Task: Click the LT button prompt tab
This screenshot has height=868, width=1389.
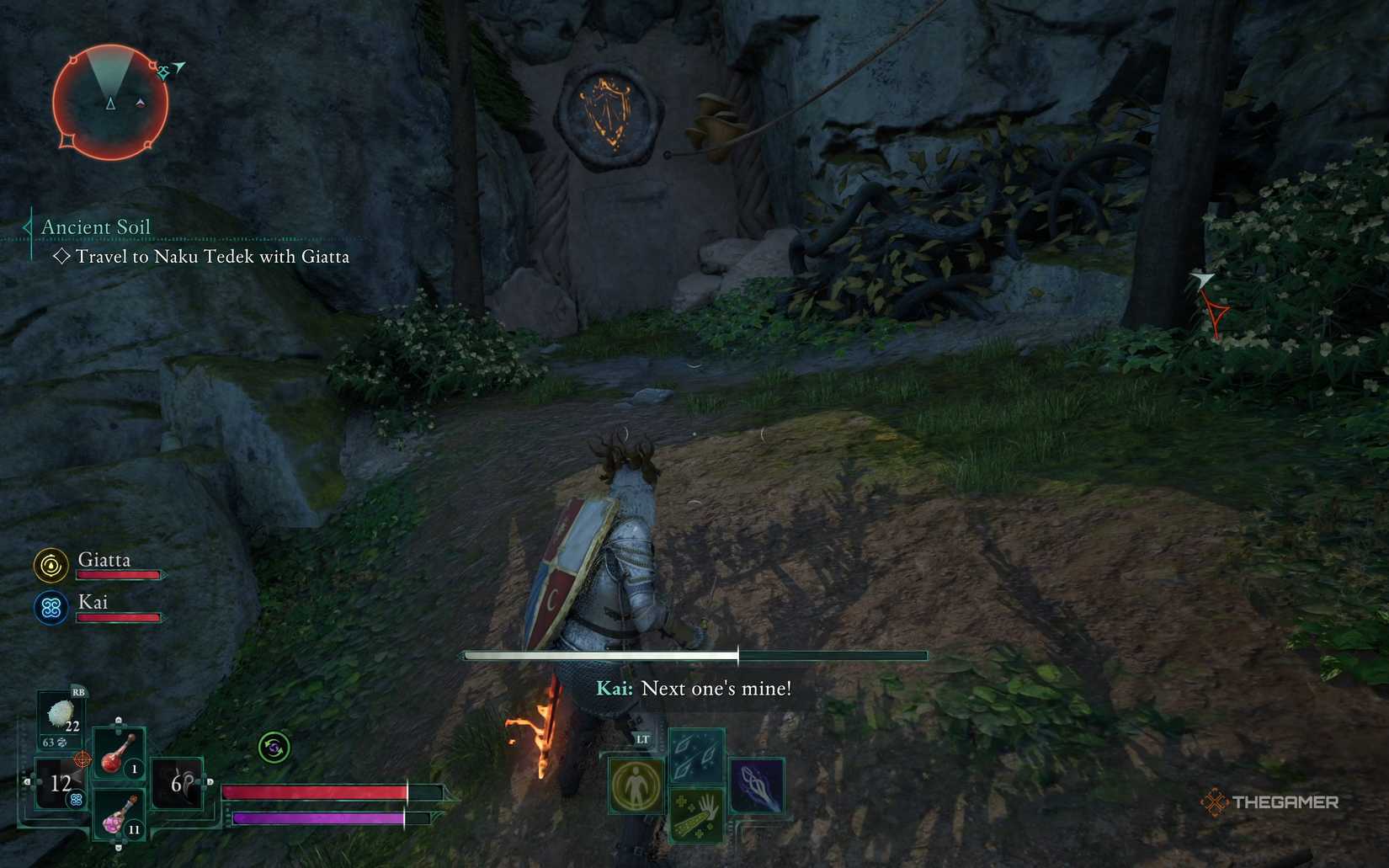Action: 642,739
